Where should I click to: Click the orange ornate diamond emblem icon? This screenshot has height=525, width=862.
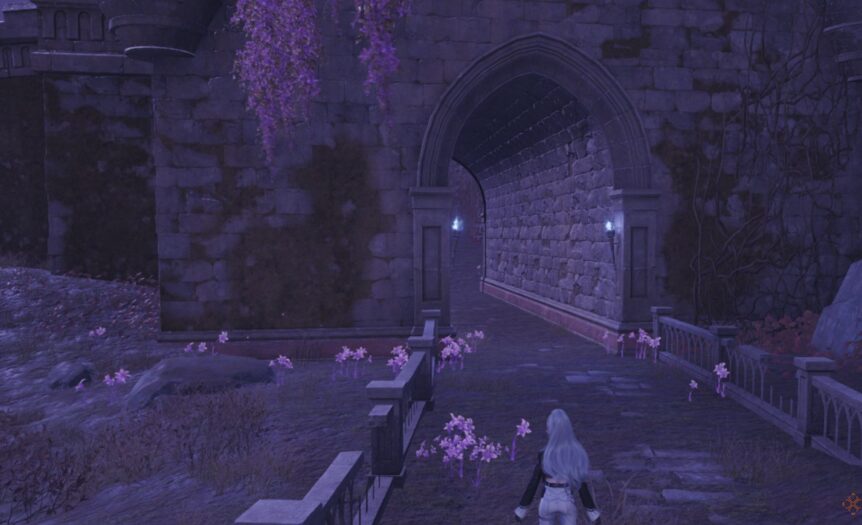pyautogui.click(x=851, y=503)
